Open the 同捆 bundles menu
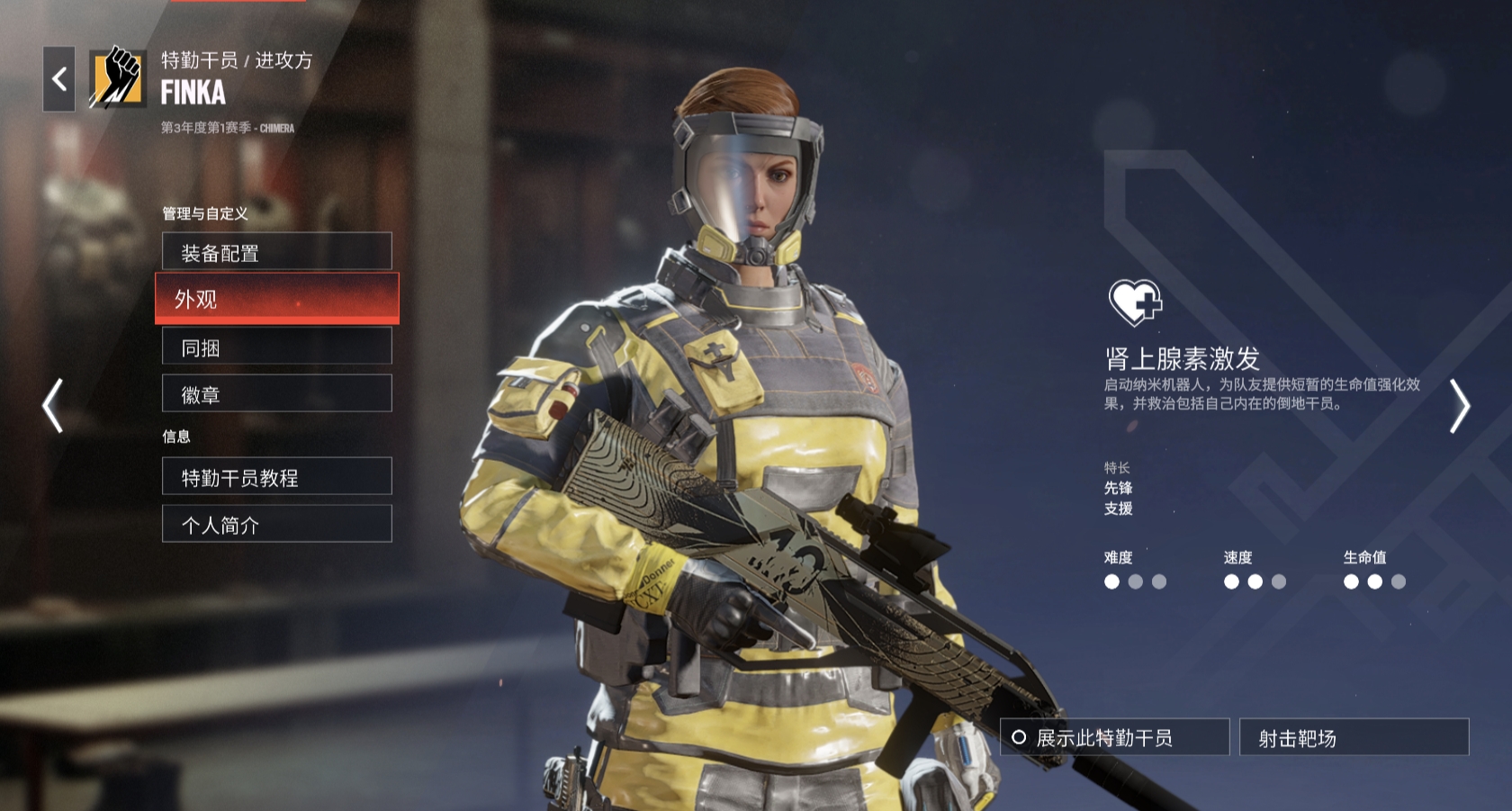The width and height of the screenshot is (1512, 811). click(276, 347)
